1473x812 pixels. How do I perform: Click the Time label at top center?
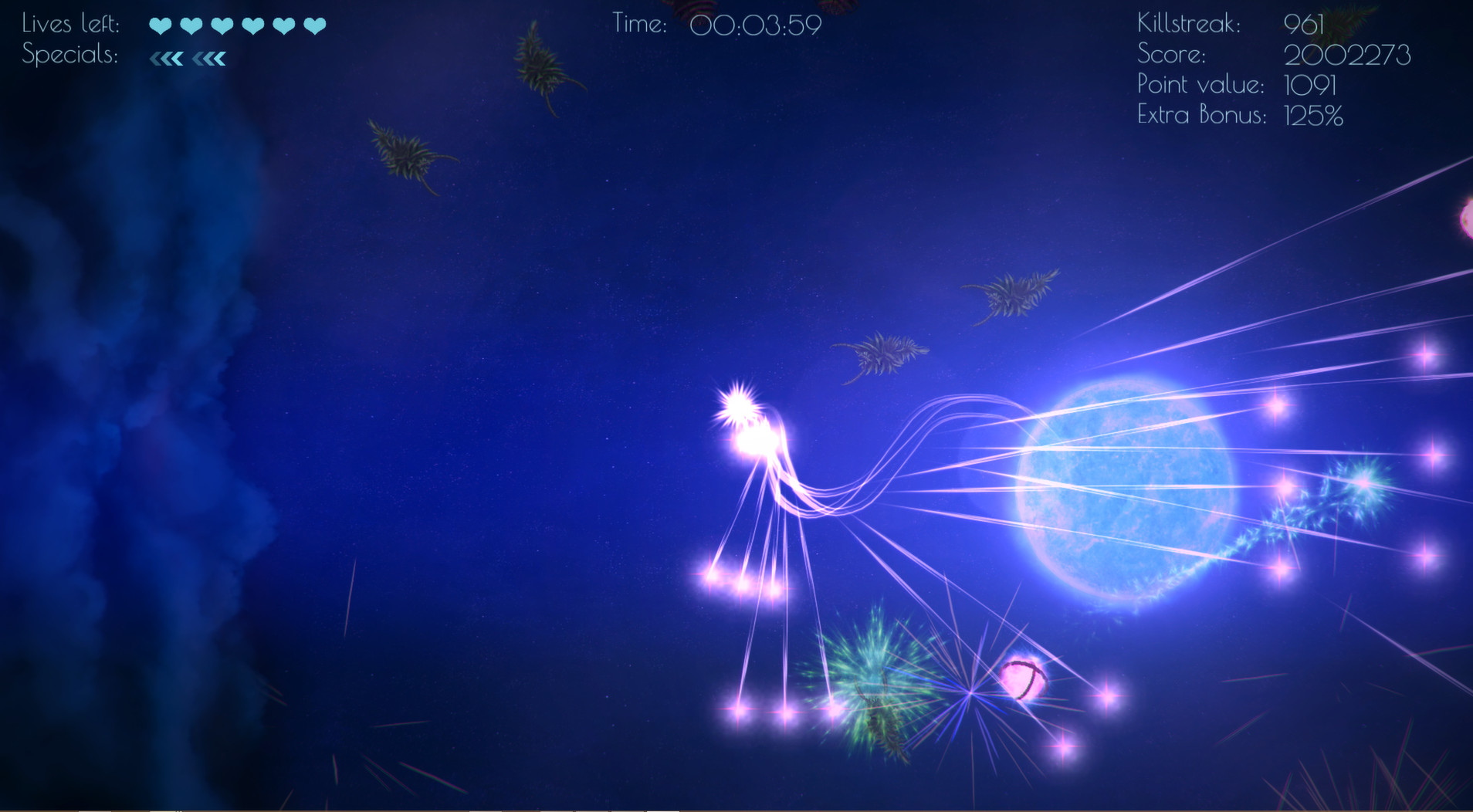coord(641,24)
